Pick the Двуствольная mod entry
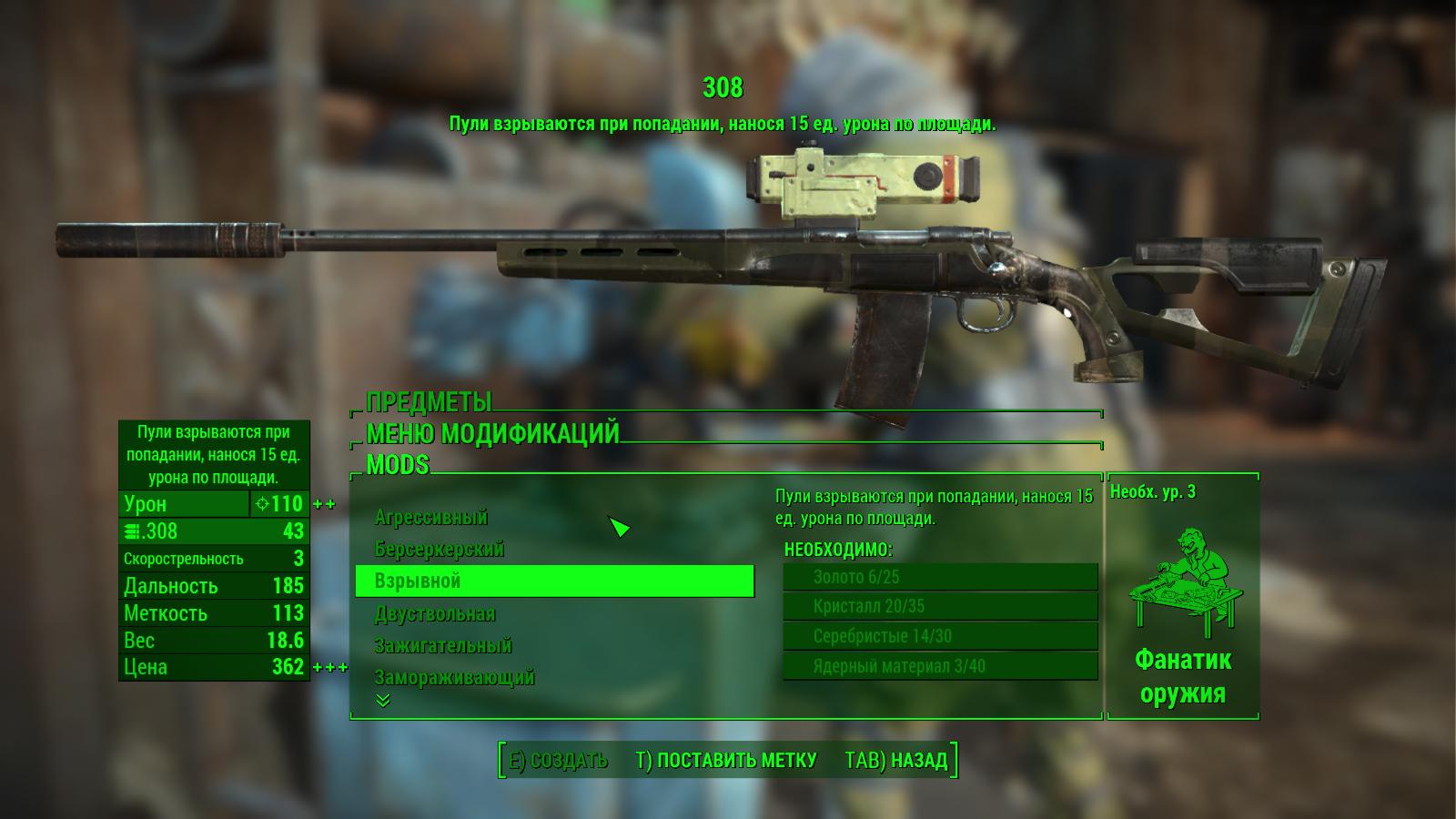The width and height of the screenshot is (1456, 819). (435, 614)
